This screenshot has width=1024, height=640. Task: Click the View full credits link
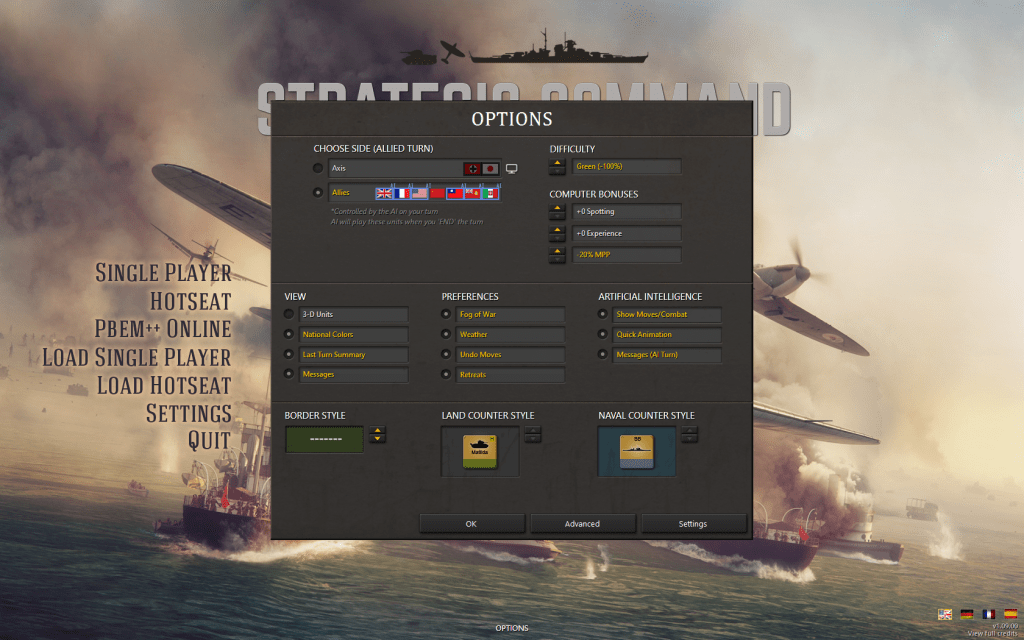(992, 634)
